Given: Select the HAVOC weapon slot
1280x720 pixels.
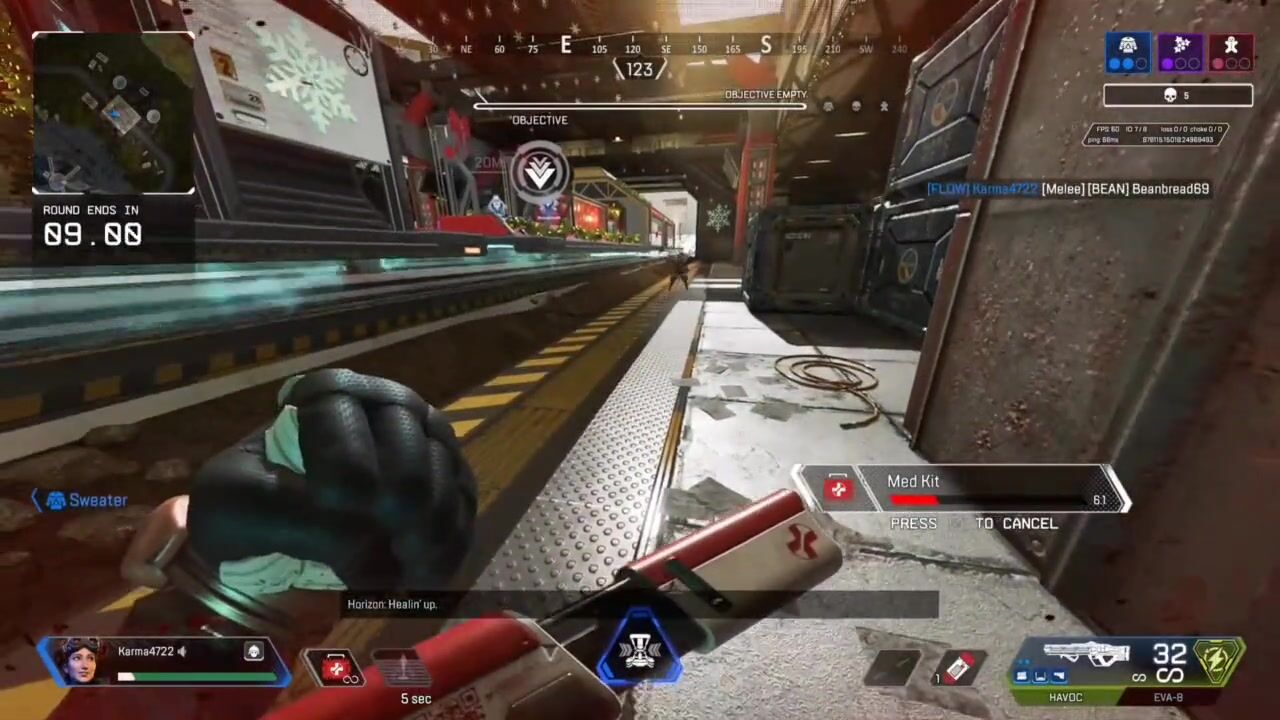Looking at the screenshot, I should [1064, 697].
